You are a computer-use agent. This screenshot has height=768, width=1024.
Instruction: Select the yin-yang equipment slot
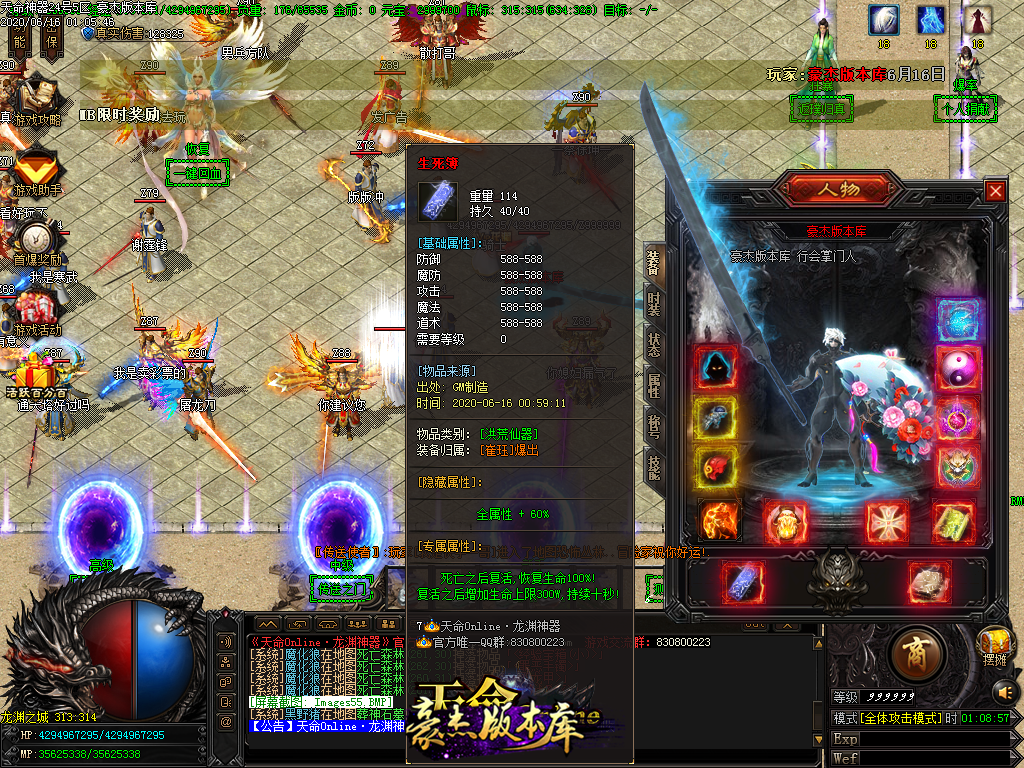click(x=957, y=369)
